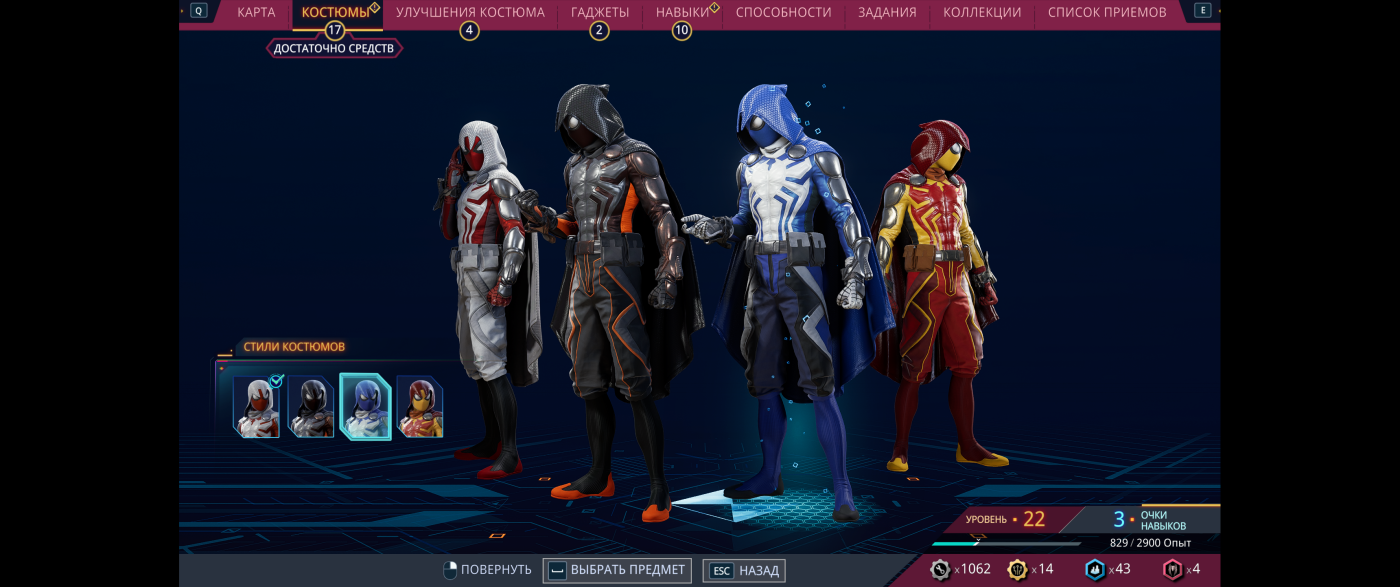Choose the red and yellow suit style

[x=420, y=407]
